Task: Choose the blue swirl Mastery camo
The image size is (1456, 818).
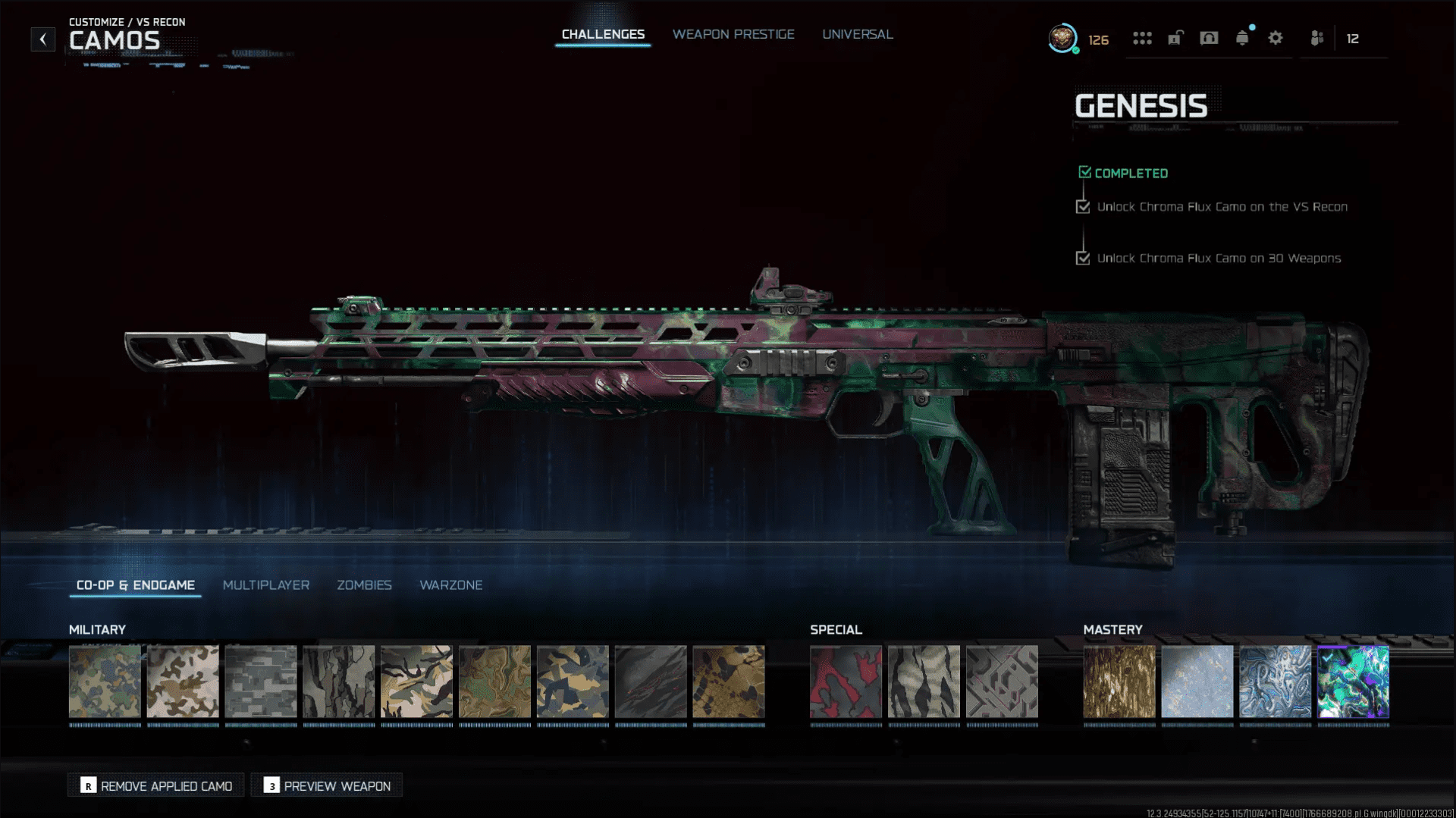Action: 1275,682
